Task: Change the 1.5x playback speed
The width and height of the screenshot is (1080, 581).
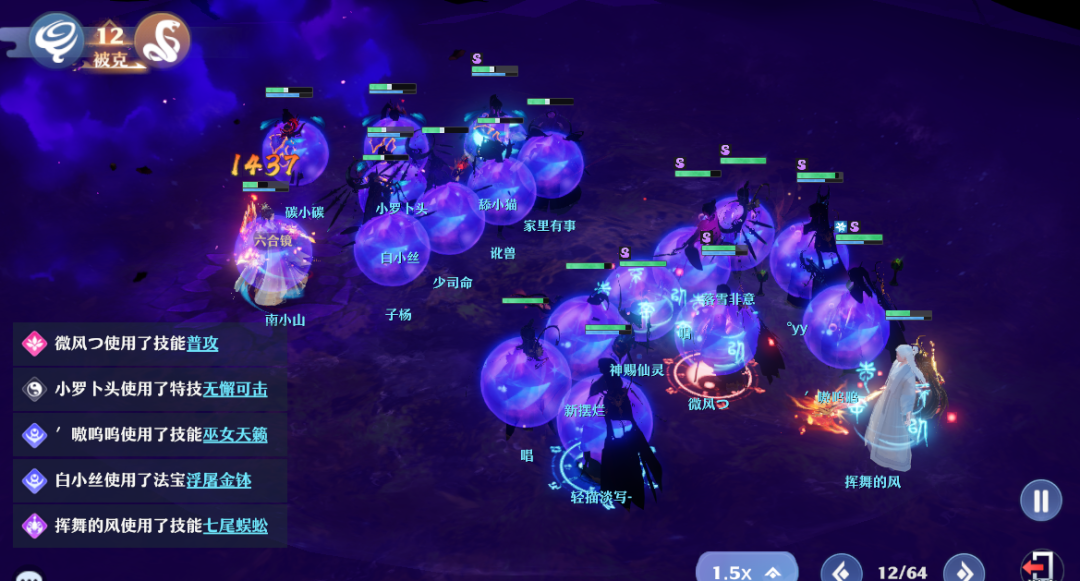Action: [746, 570]
